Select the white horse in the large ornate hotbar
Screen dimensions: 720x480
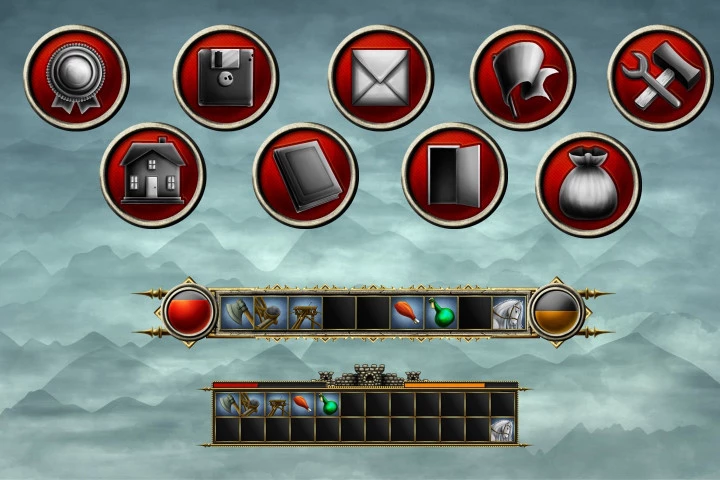(x=508, y=313)
